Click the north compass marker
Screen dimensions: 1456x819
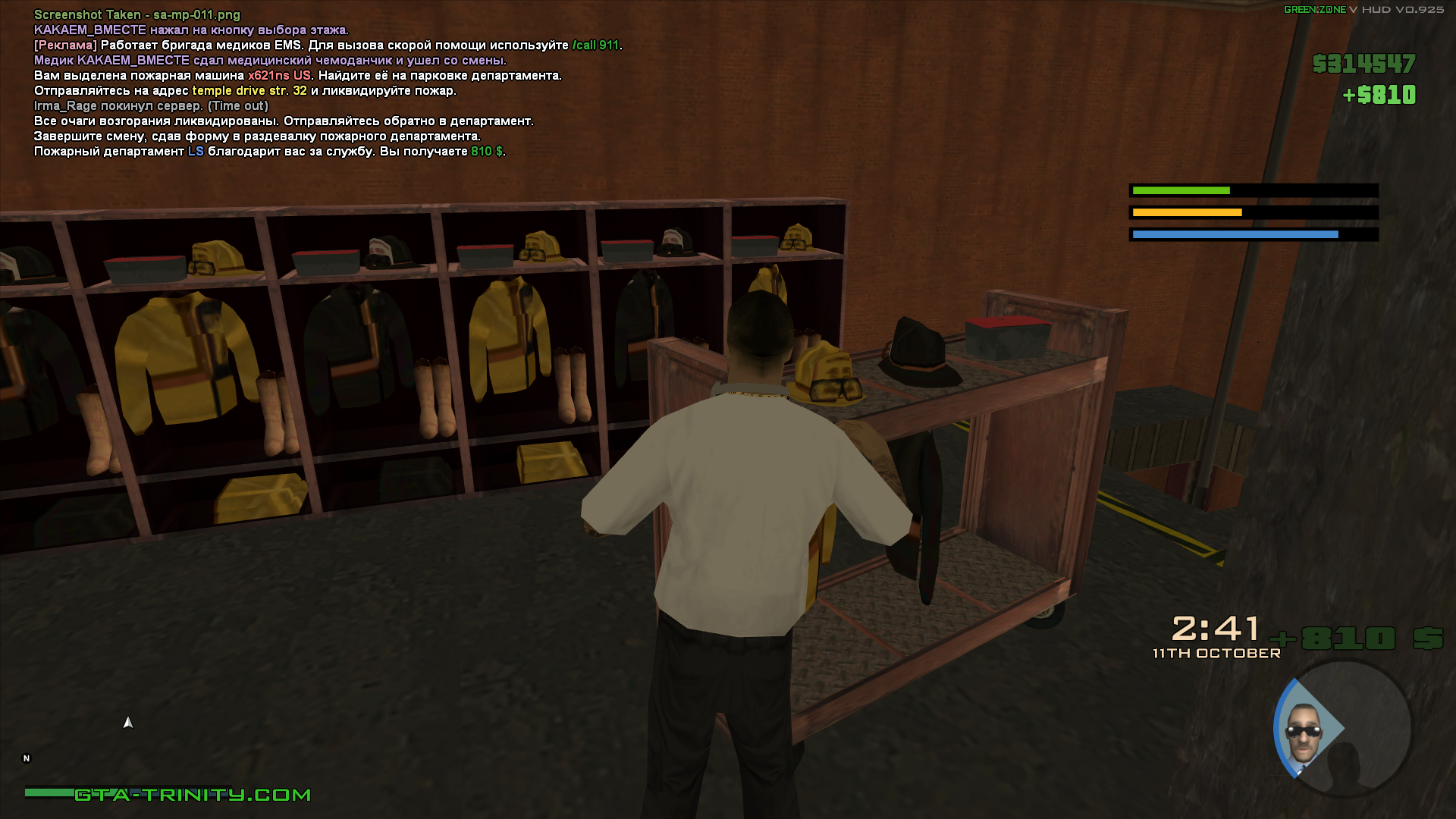click(x=27, y=758)
